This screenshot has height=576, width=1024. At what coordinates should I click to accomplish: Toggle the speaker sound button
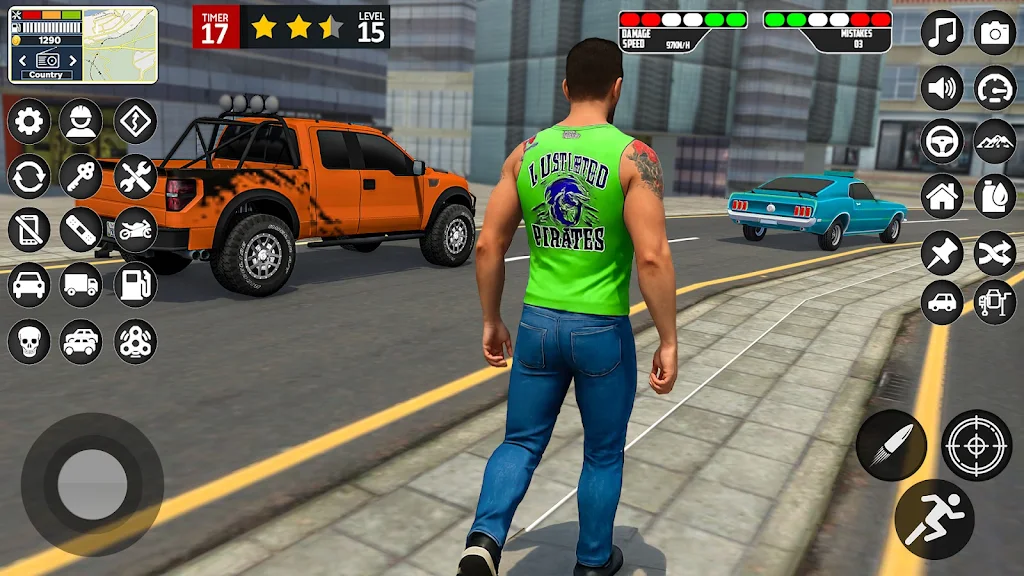(942, 87)
